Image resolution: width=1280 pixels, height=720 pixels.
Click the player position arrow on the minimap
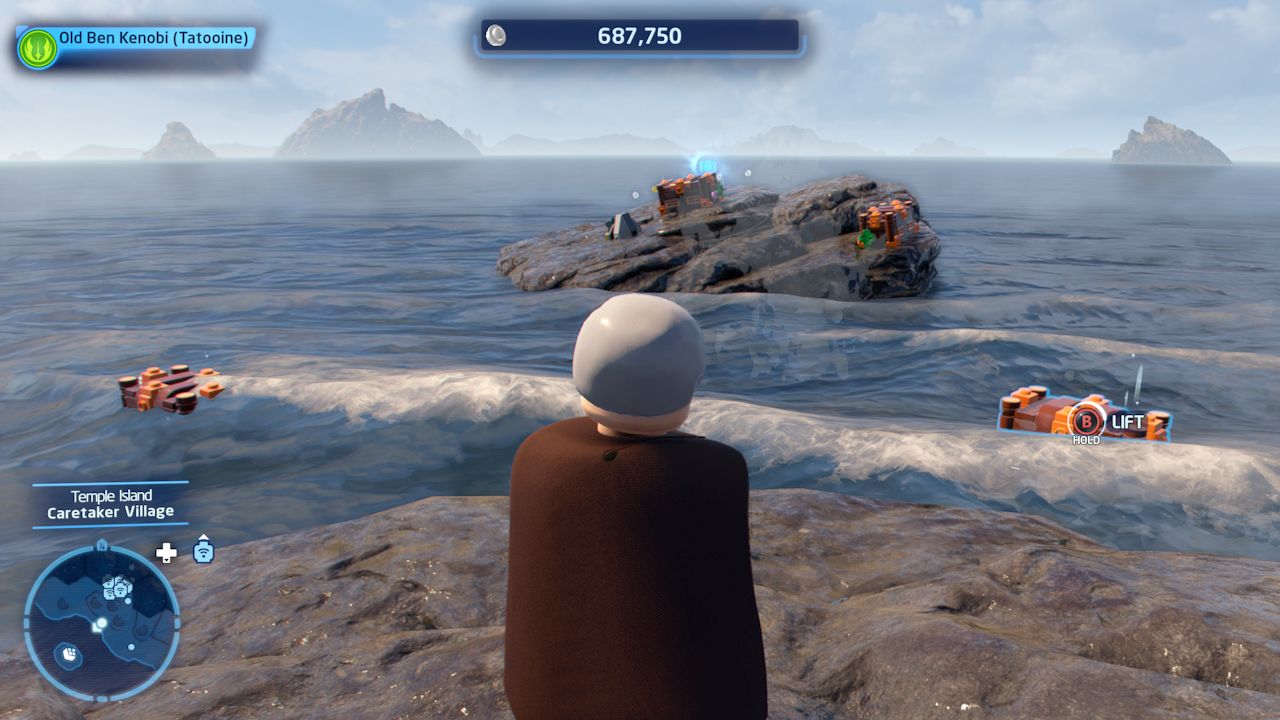(100, 625)
